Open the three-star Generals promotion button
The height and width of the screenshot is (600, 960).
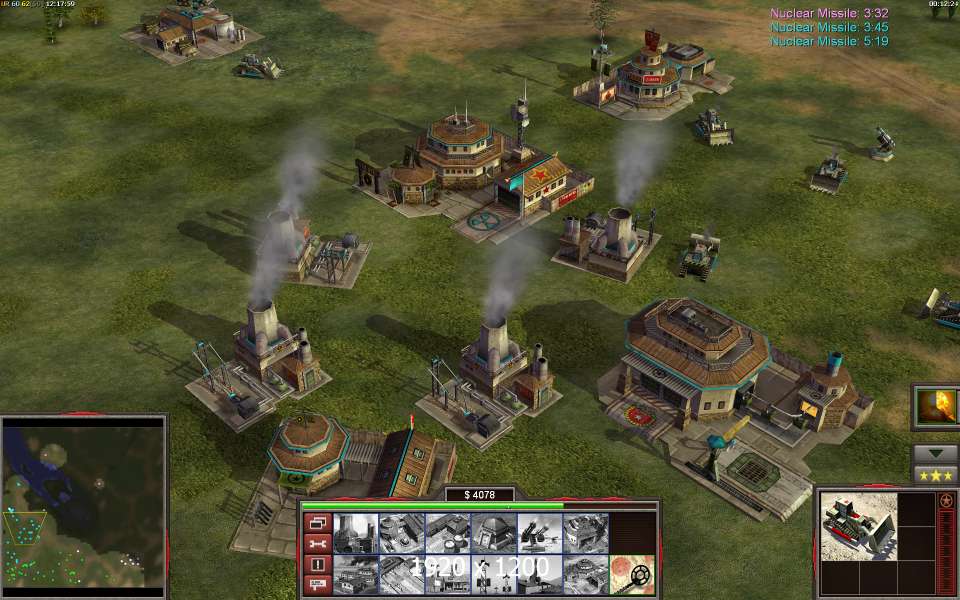click(x=935, y=475)
